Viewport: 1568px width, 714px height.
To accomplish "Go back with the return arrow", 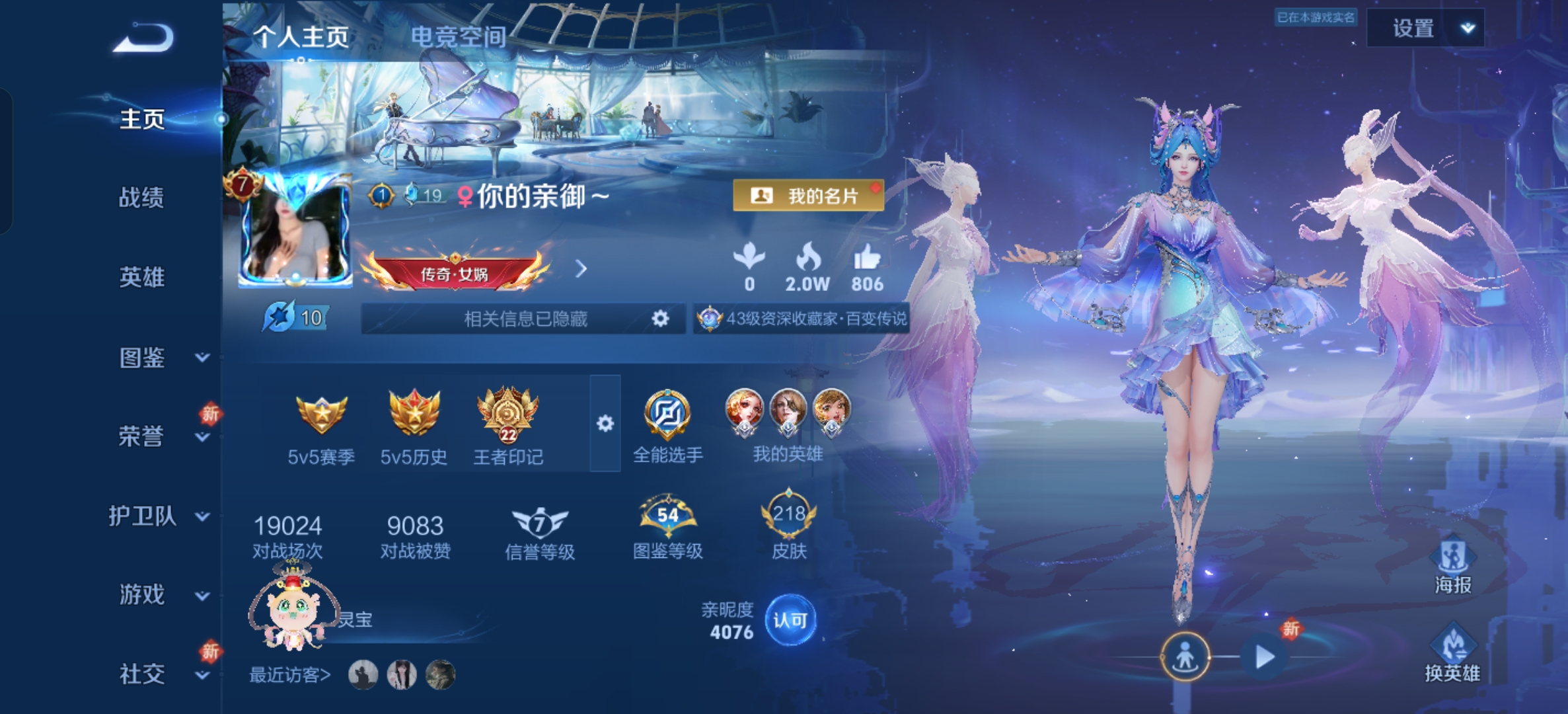I will 143,38.
